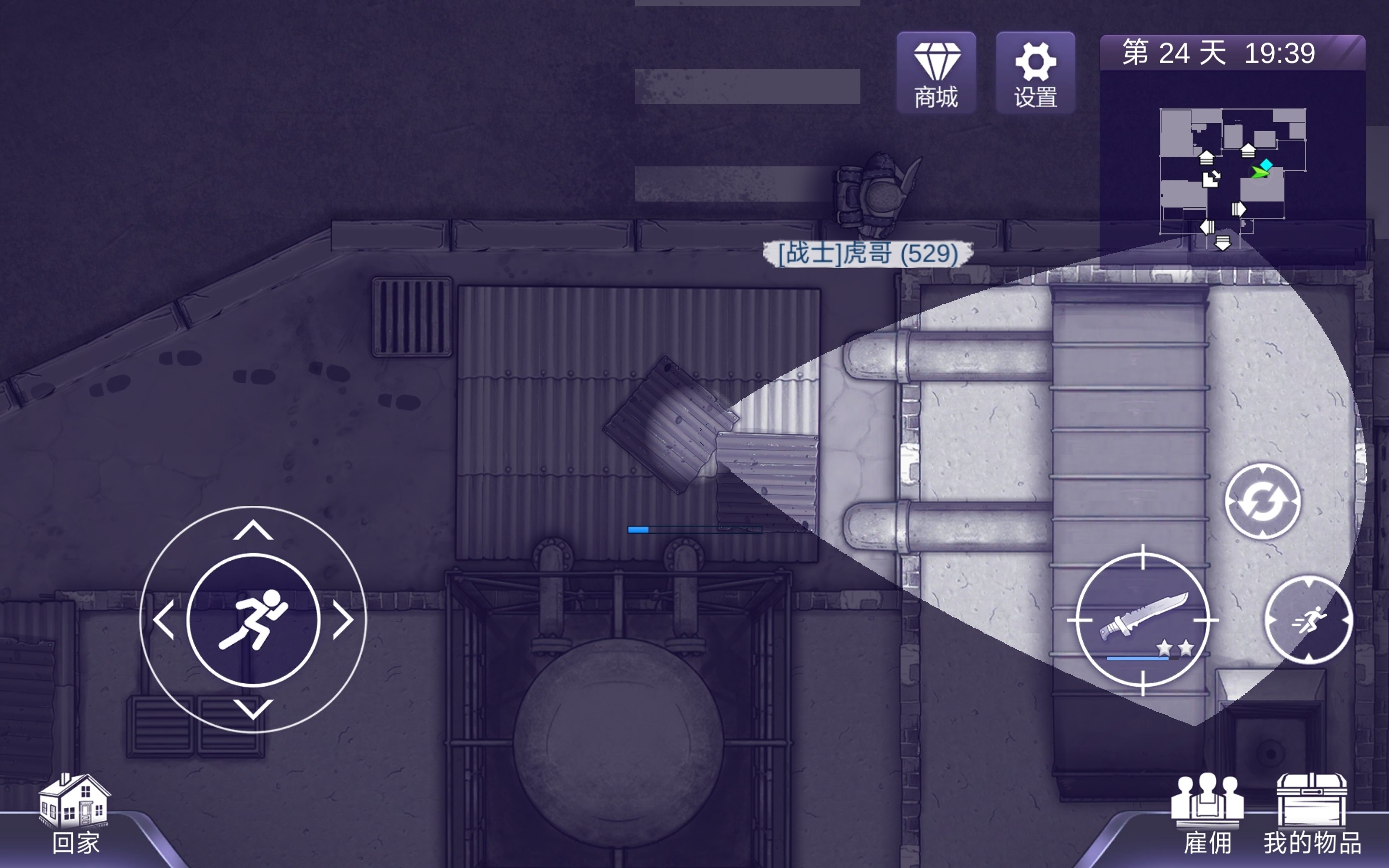Tap the 回家 go home button

tap(75, 814)
